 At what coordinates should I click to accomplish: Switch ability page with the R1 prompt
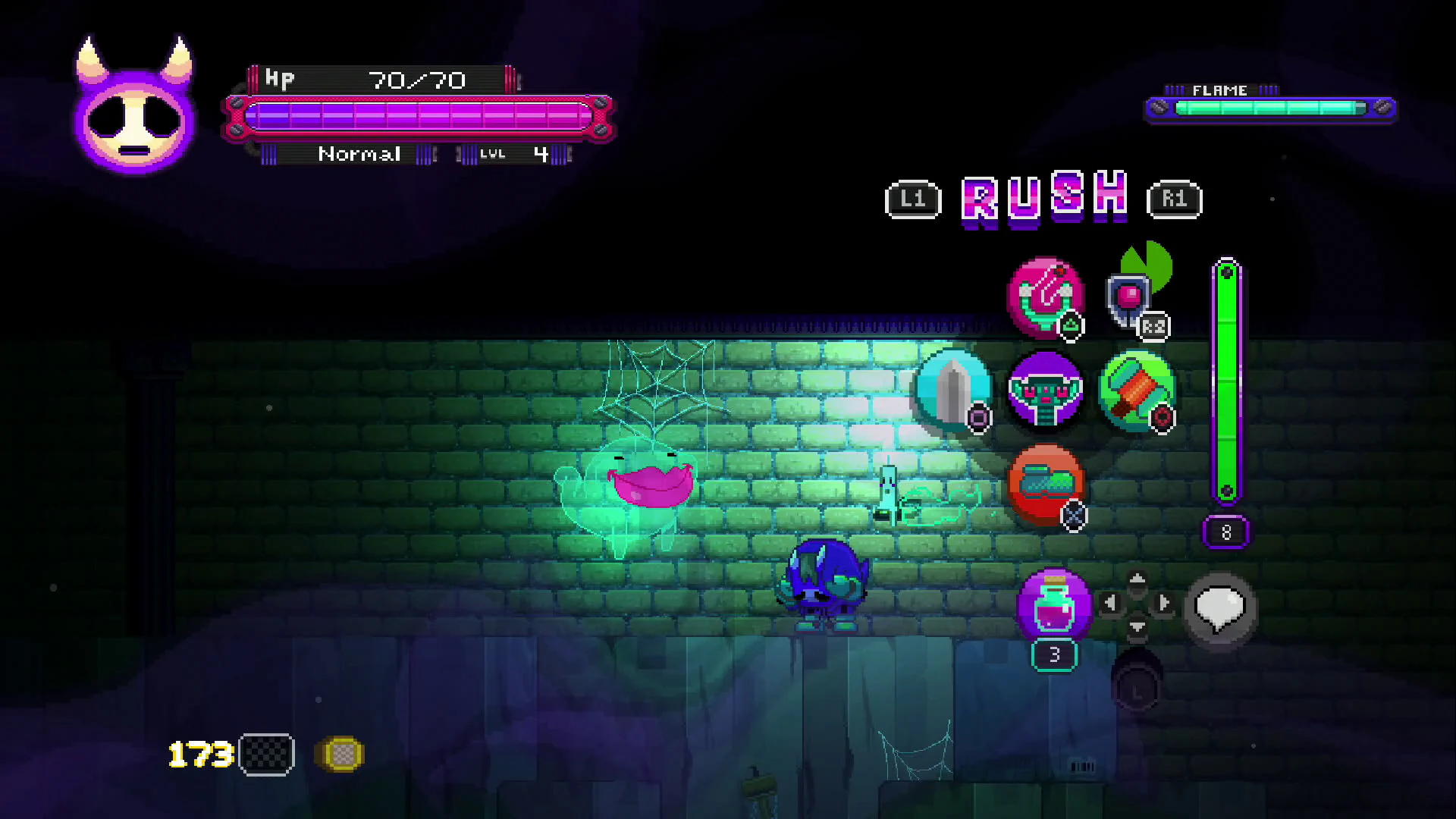pos(1175,199)
